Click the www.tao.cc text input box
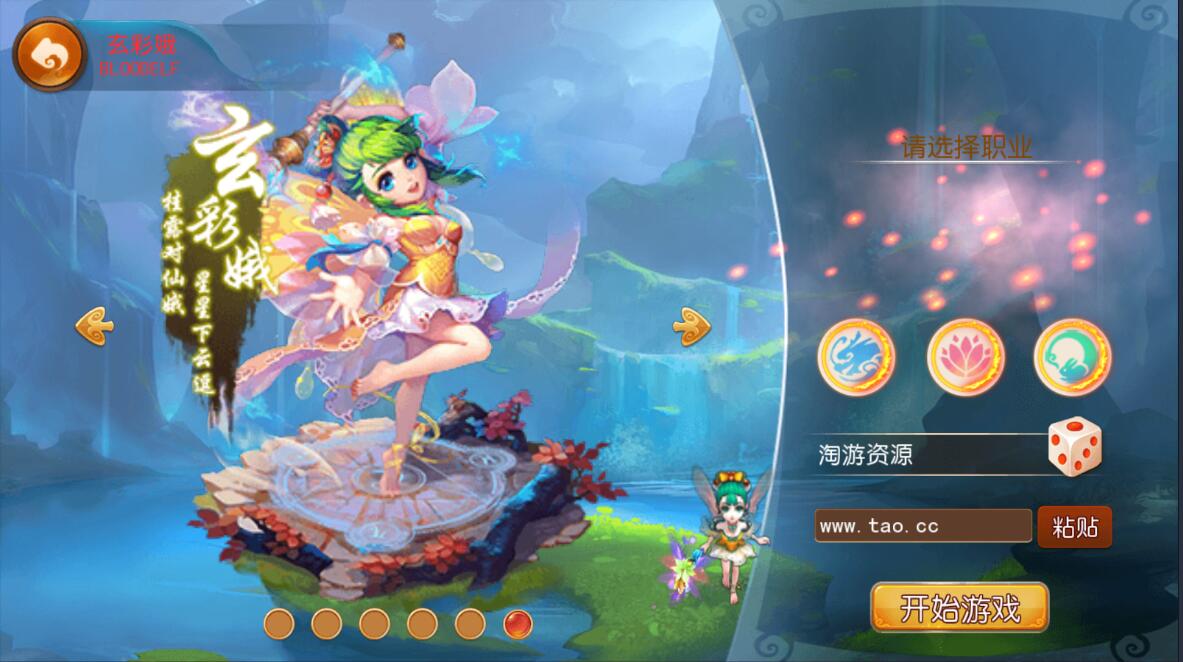1183x662 pixels. [922, 526]
